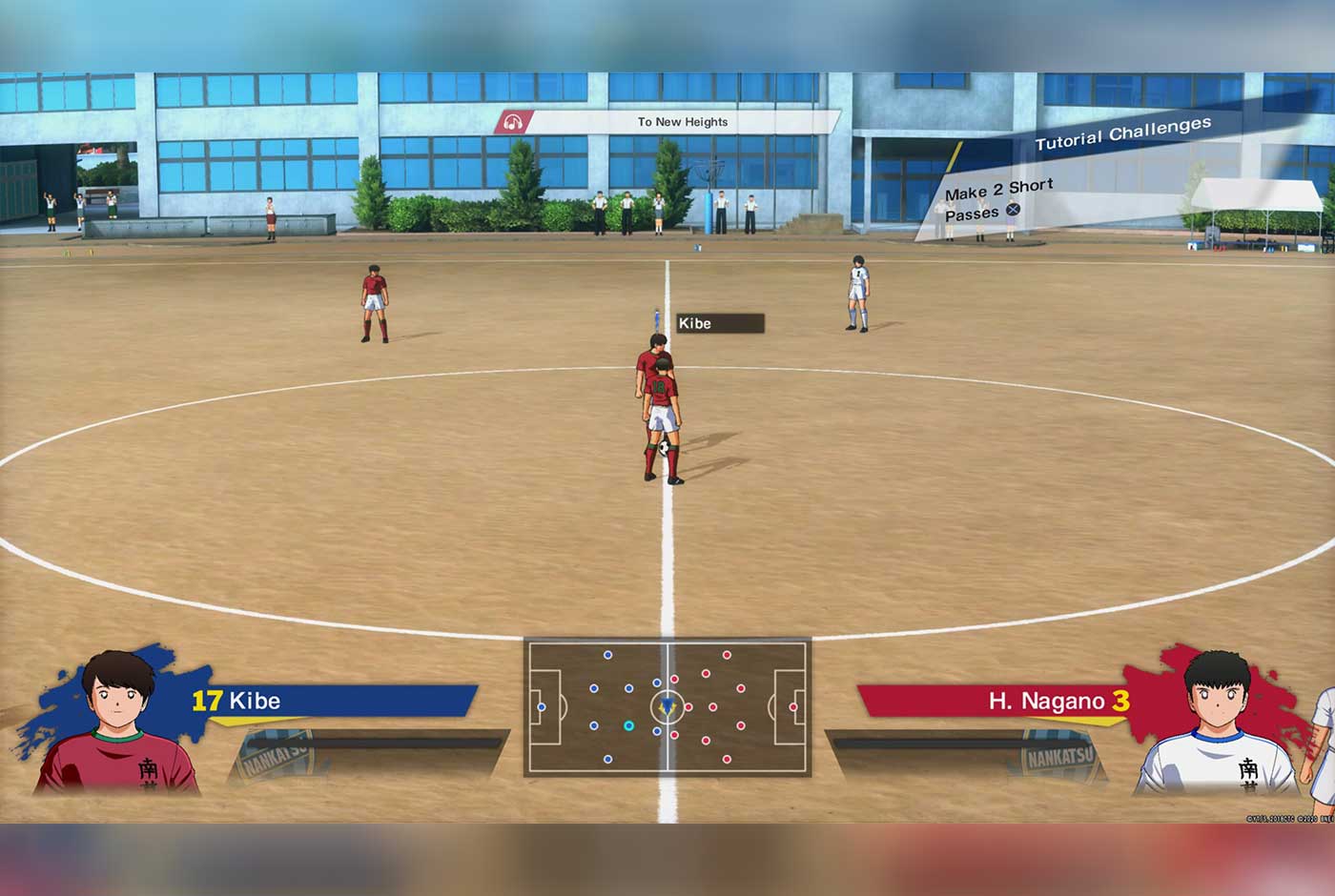Image resolution: width=1335 pixels, height=896 pixels.
Task: Select the red goalkeeper dot on minimap's right goal
Action: click(791, 705)
